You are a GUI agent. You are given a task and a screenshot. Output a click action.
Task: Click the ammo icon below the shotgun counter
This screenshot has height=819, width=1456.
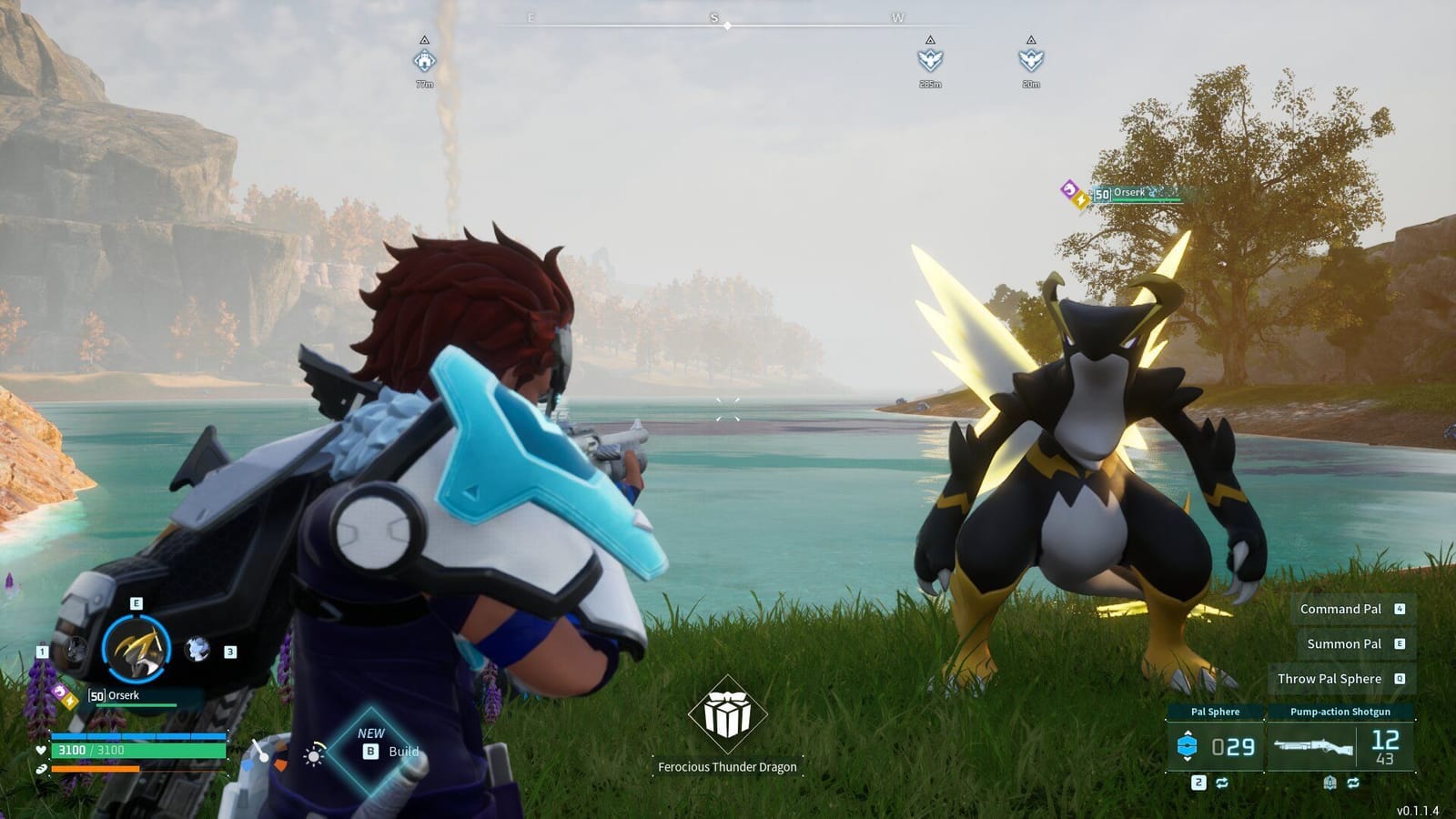[x=1330, y=783]
